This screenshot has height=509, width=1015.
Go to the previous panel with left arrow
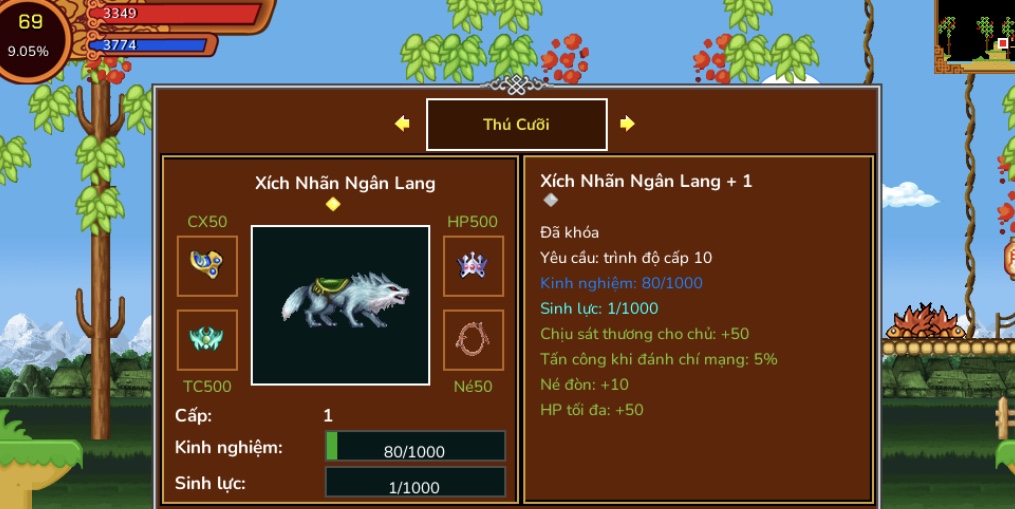click(x=402, y=124)
